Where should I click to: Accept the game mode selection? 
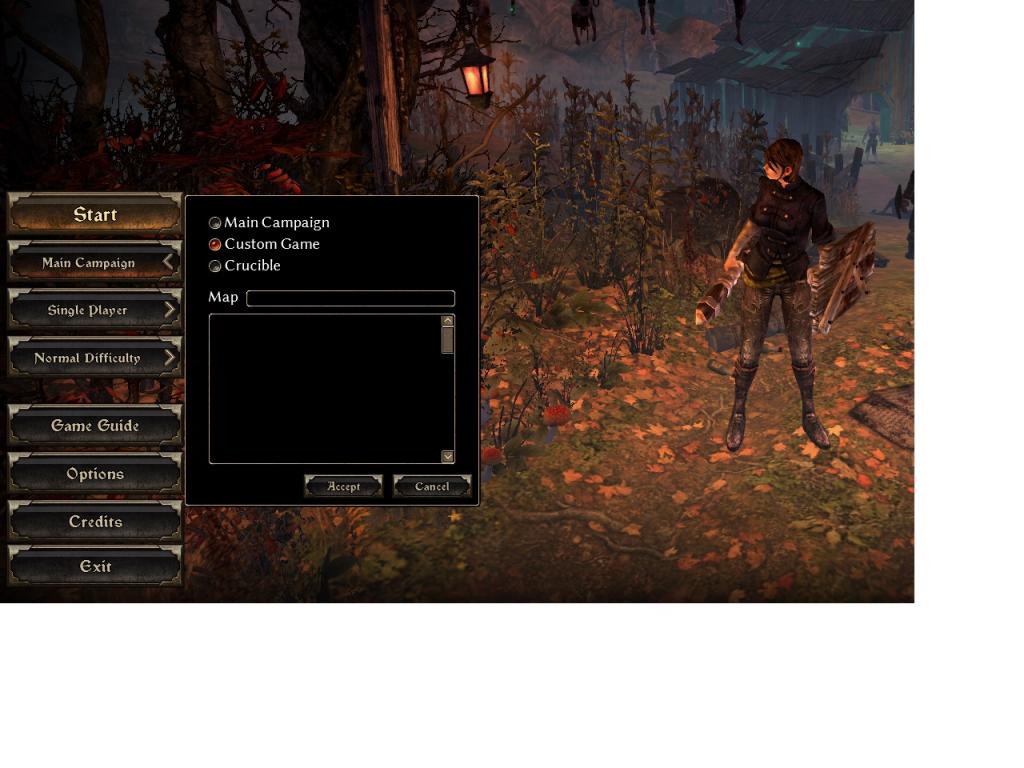[343, 486]
